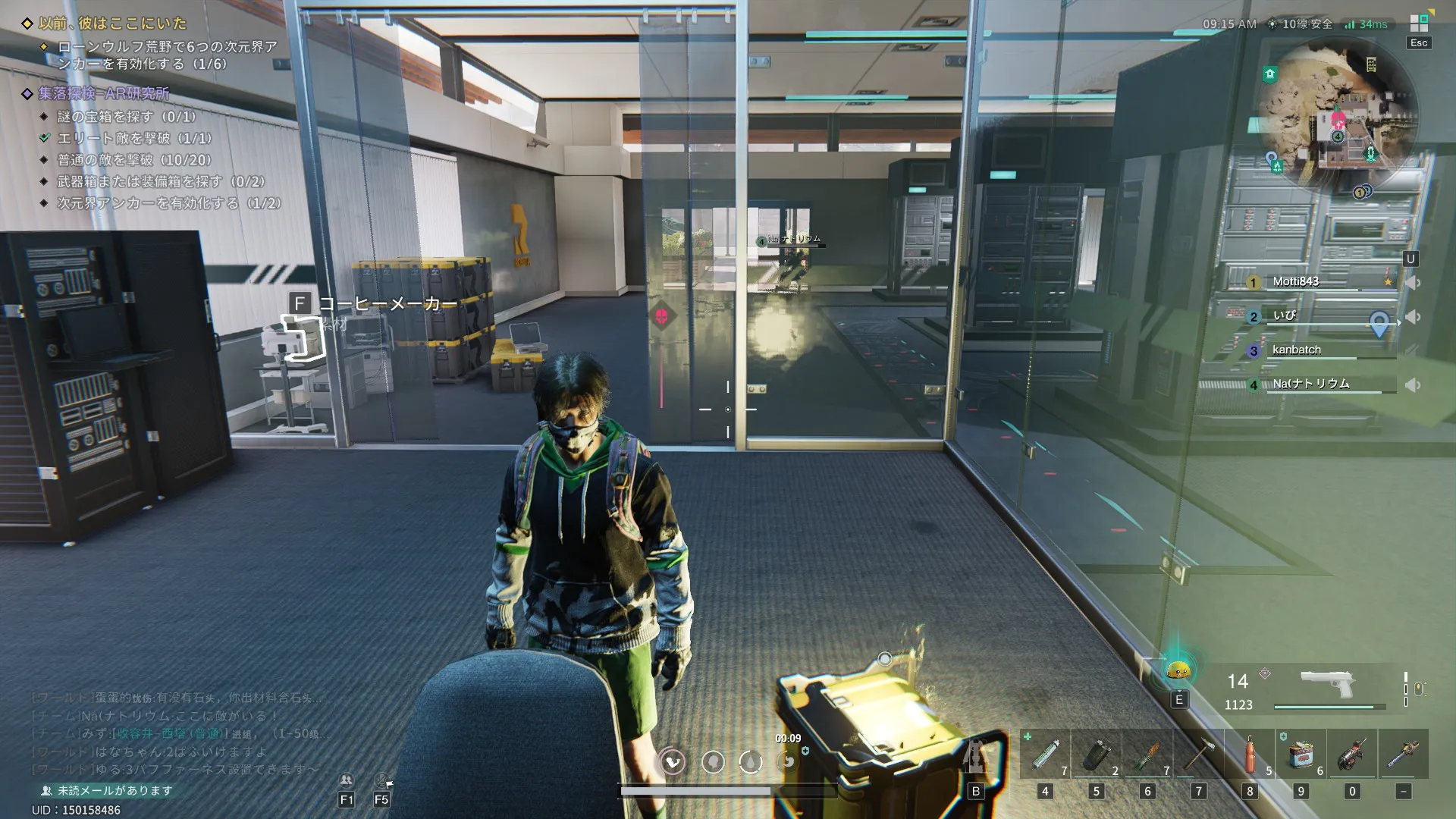Select teammate kanbatch in the team list
The height and width of the screenshot is (819, 1456).
(x=1296, y=350)
